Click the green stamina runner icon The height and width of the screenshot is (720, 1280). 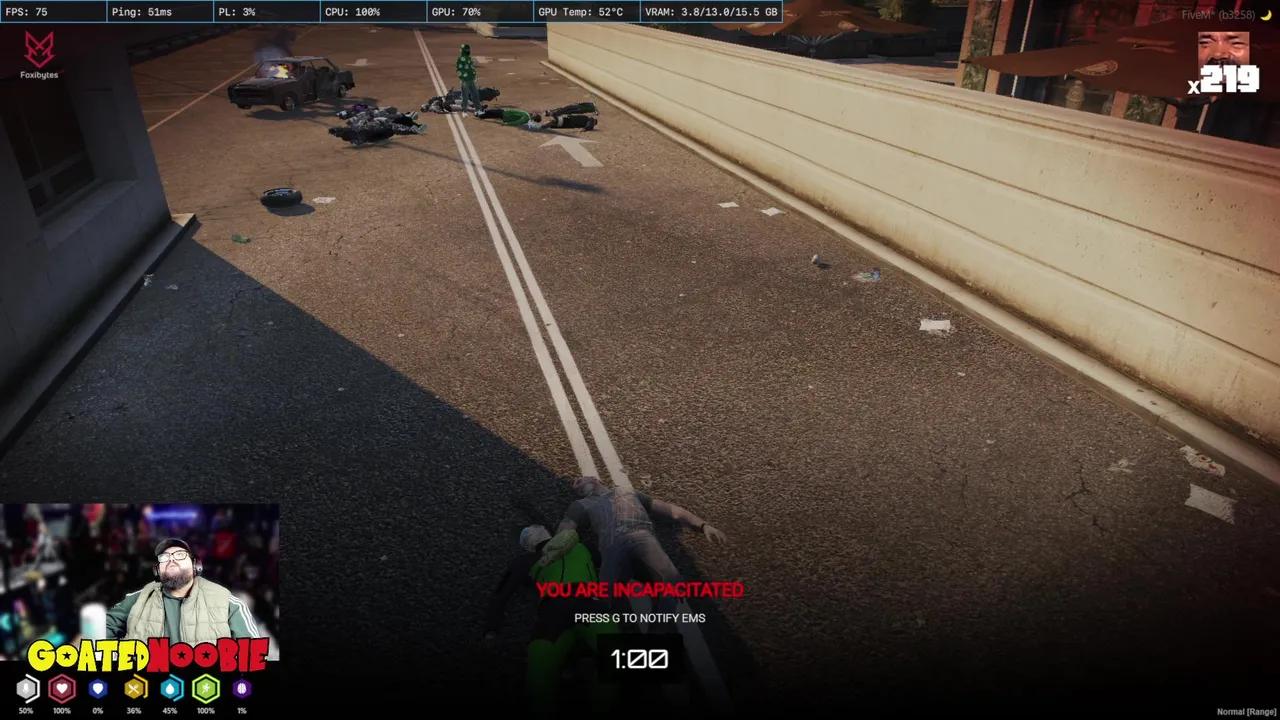click(x=205, y=688)
